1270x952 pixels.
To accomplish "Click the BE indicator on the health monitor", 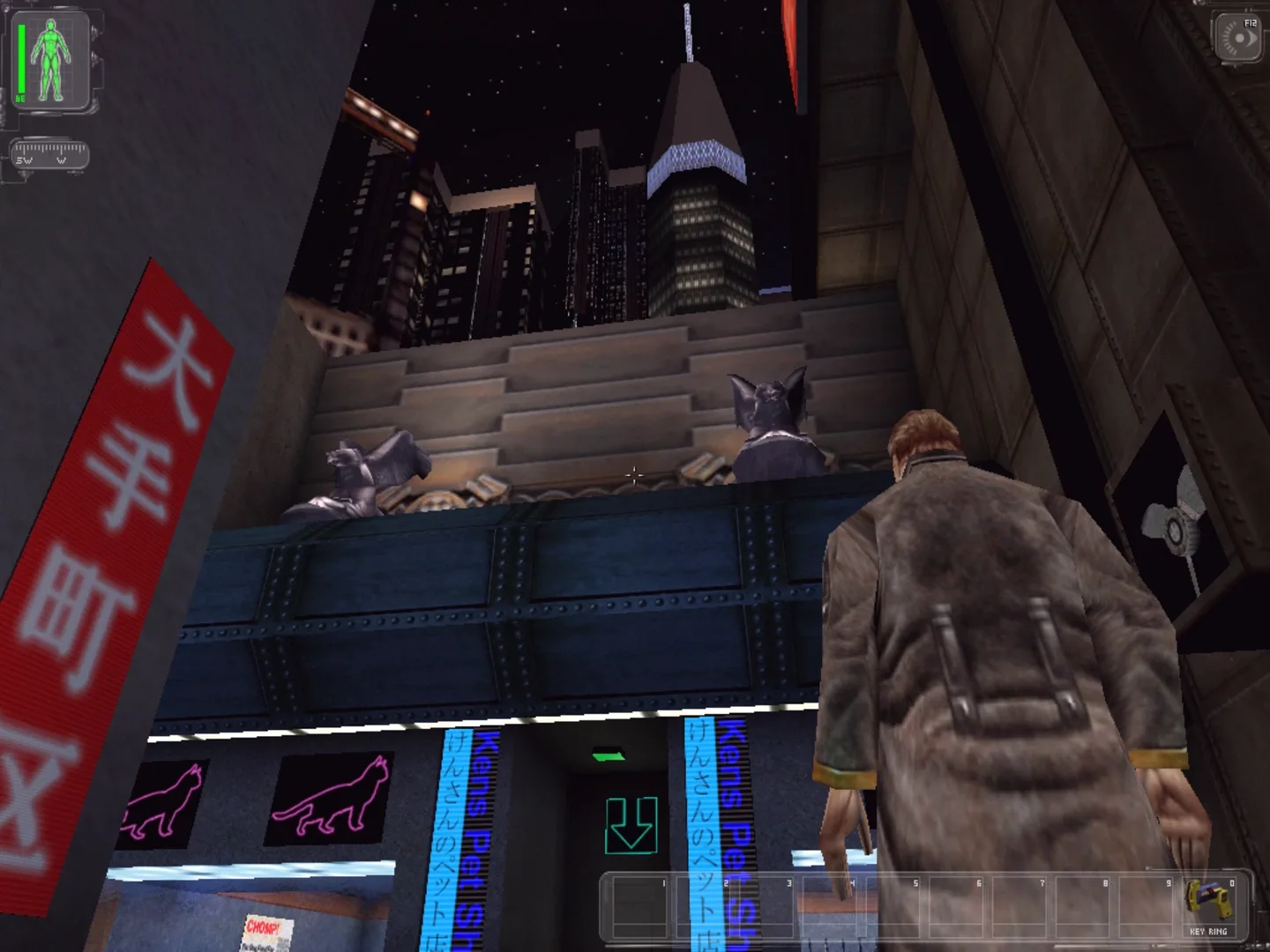I will coord(20,98).
